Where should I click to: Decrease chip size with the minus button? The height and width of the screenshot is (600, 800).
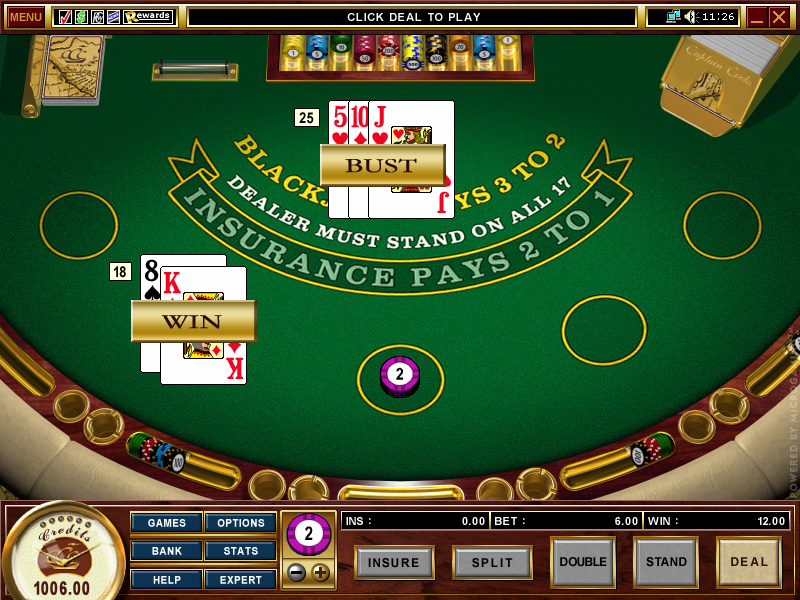(298, 573)
